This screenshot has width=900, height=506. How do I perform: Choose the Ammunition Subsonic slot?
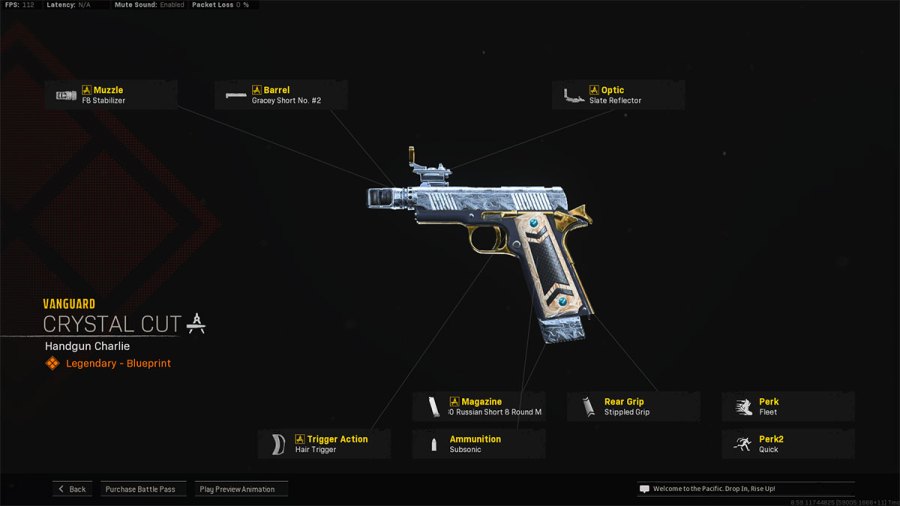click(x=478, y=444)
